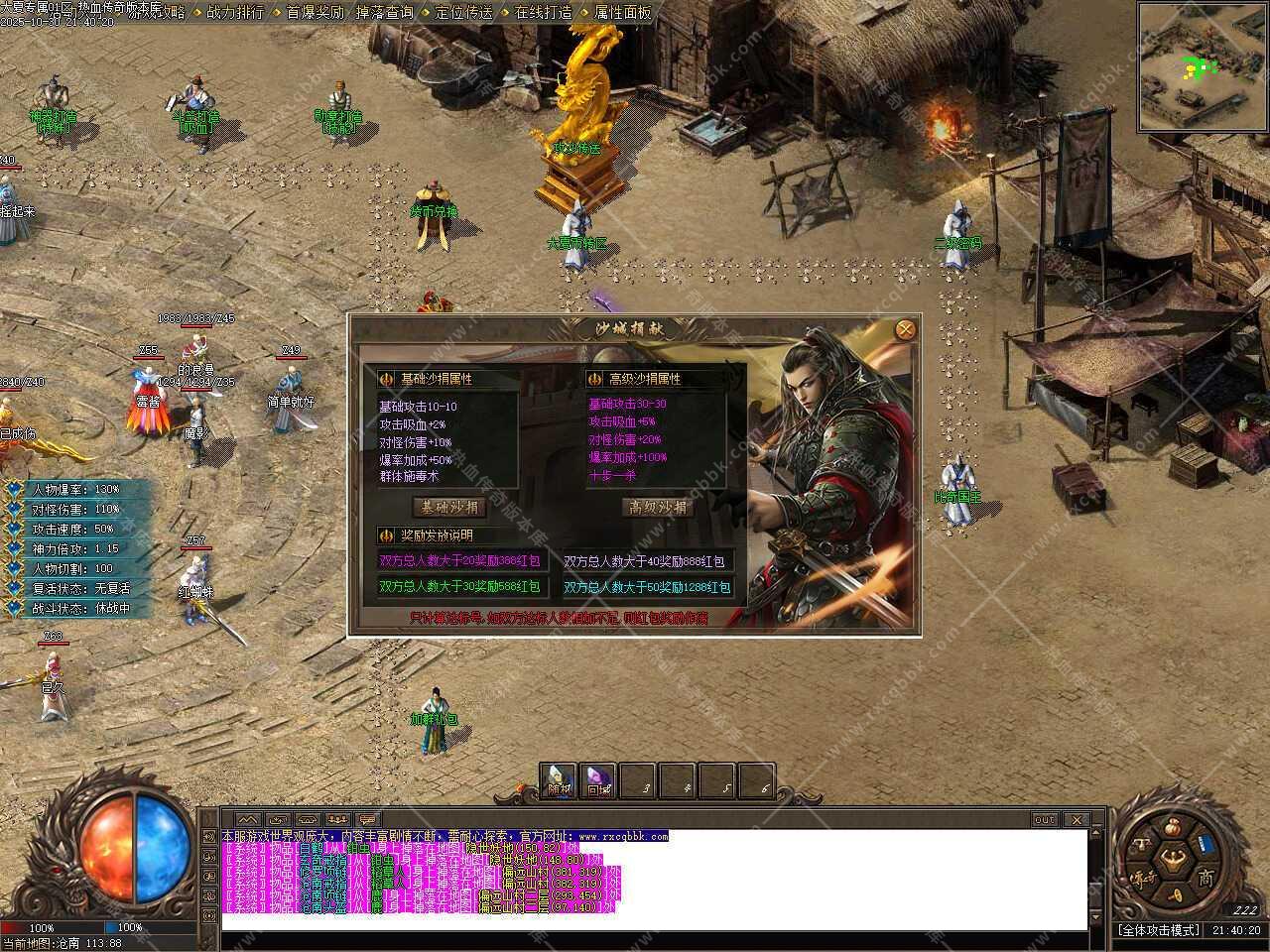Click the minimap in the corner
Viewport: 1270px width, 952px height.
[x=1202, y=66]
